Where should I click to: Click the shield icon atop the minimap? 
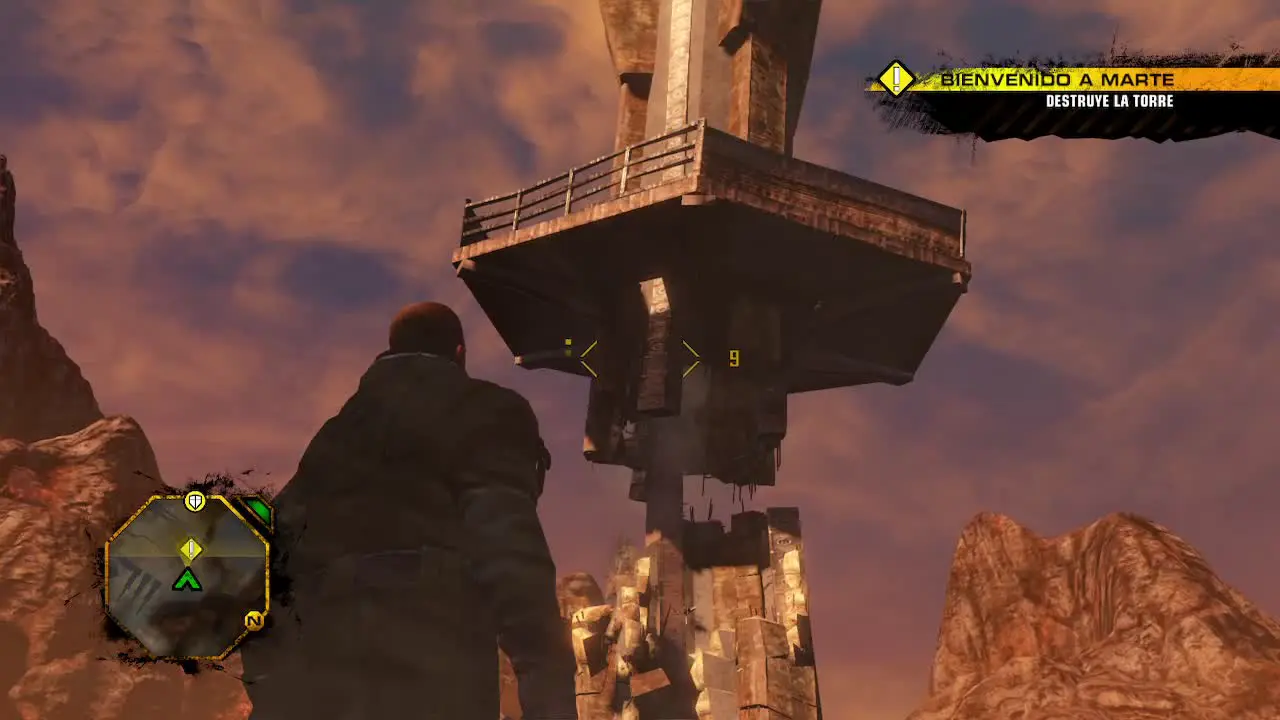pos(195,501)
